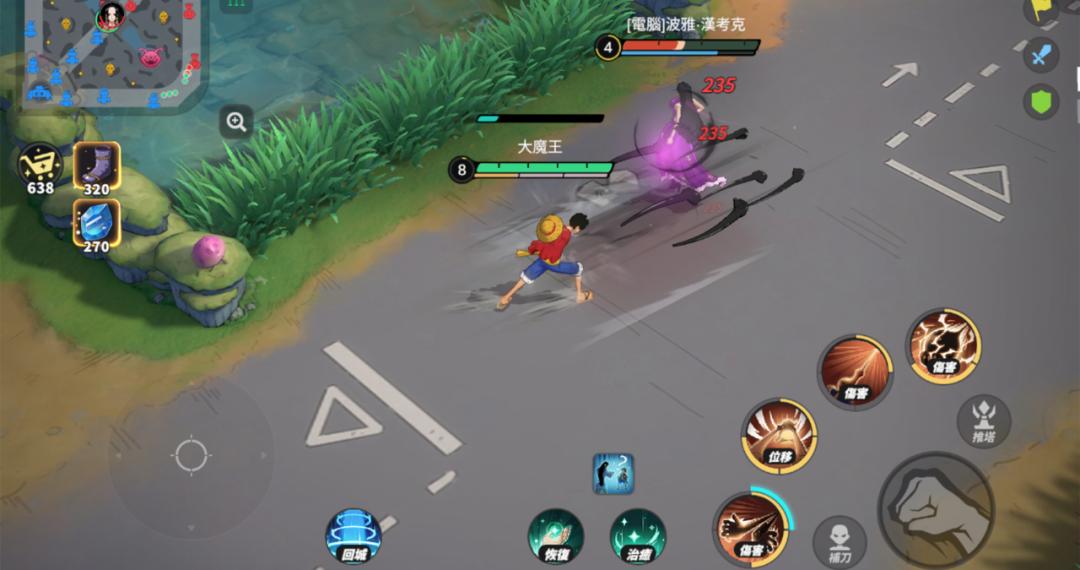The width and height of the screenshot is (1080, 570).
Task: Send the yellow flag rally signal
Action: (x=1043, y=9)
